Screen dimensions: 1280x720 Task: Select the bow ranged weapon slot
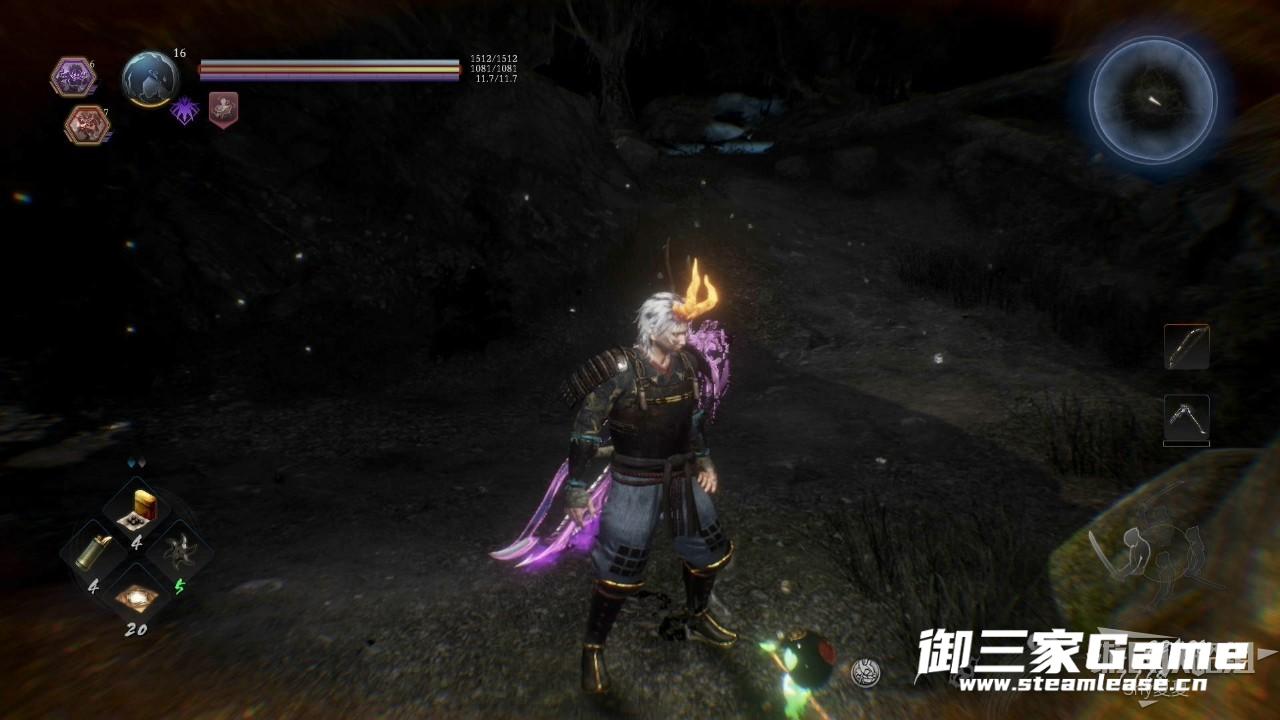tap(1187, 347)
